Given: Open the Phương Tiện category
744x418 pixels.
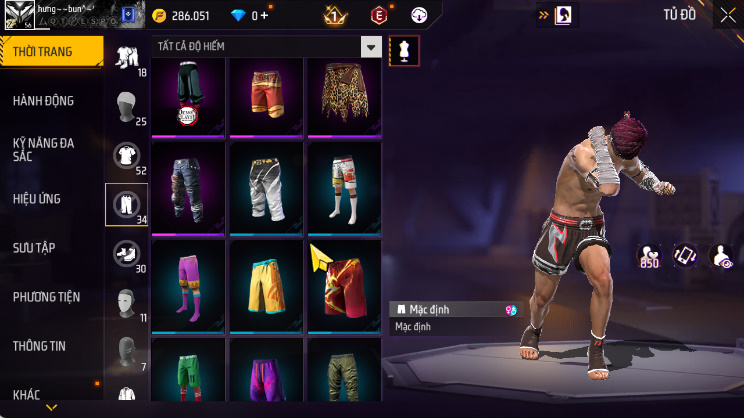Looking at the screenshot, I should pos(46,297).
